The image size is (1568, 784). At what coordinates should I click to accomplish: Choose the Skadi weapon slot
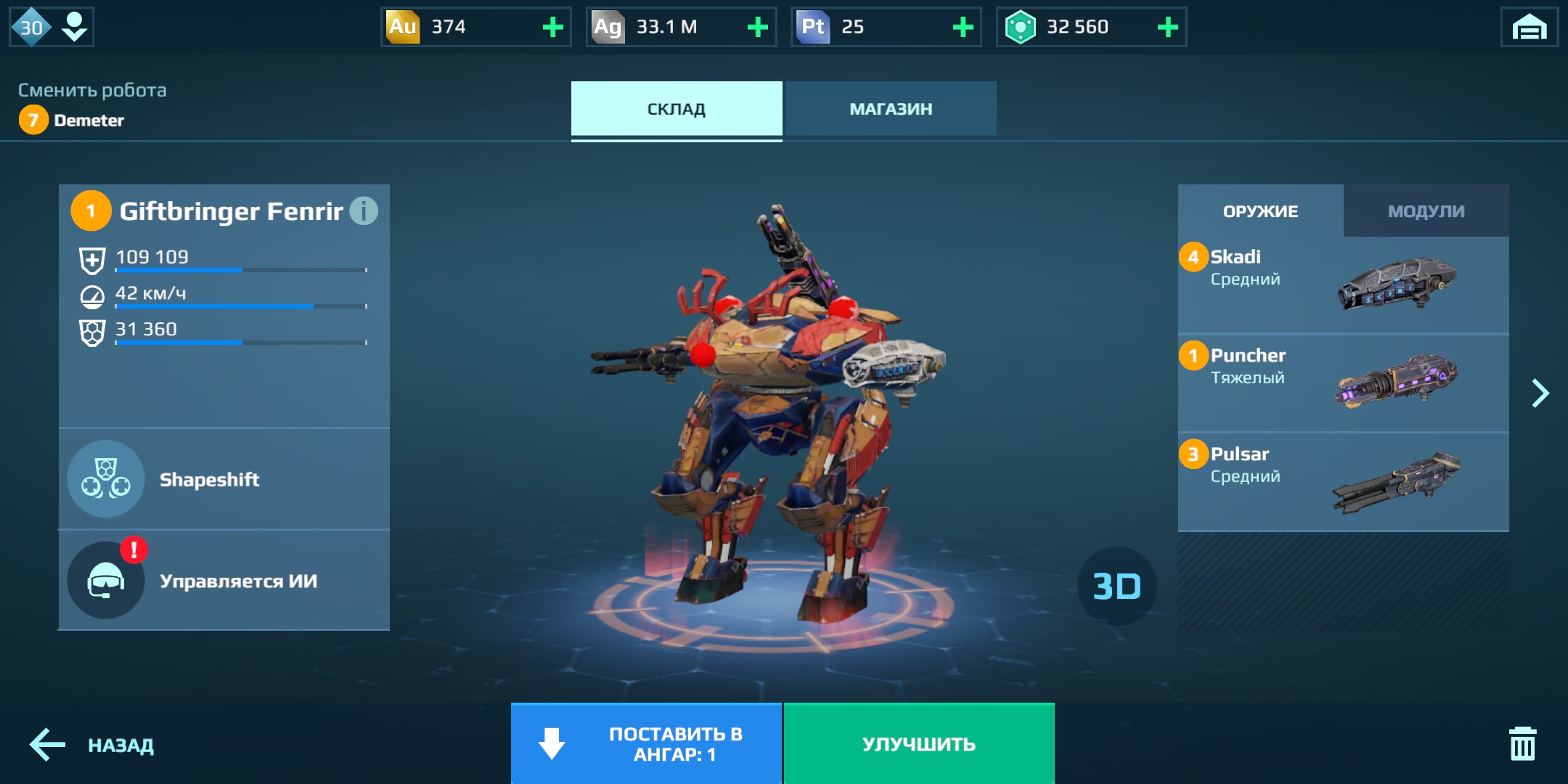[x=1343, y=285]
